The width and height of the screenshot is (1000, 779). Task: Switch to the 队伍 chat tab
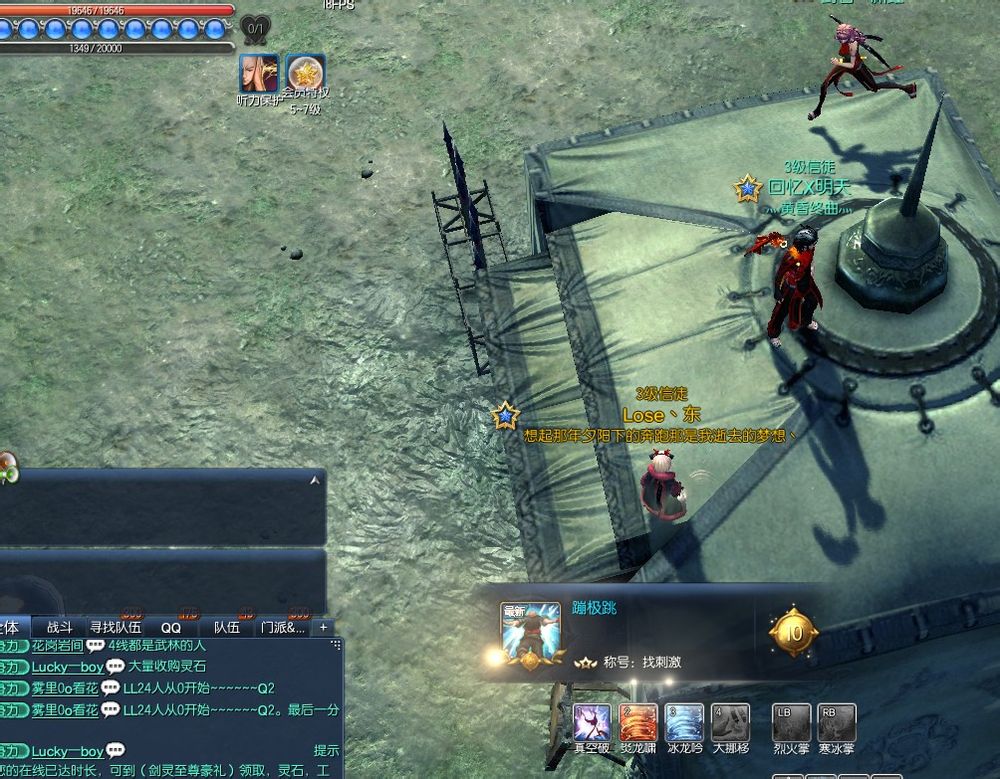(227, 627)
